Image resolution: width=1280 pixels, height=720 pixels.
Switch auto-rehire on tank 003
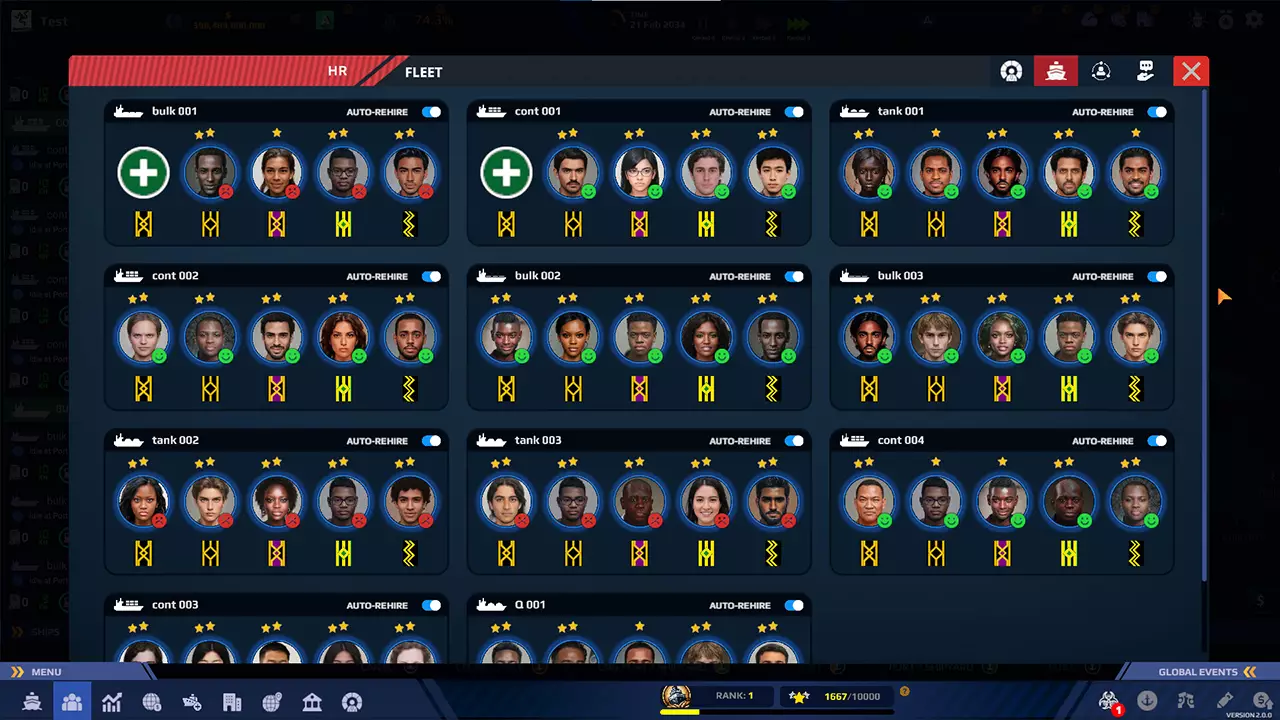(x=794, y=441)
